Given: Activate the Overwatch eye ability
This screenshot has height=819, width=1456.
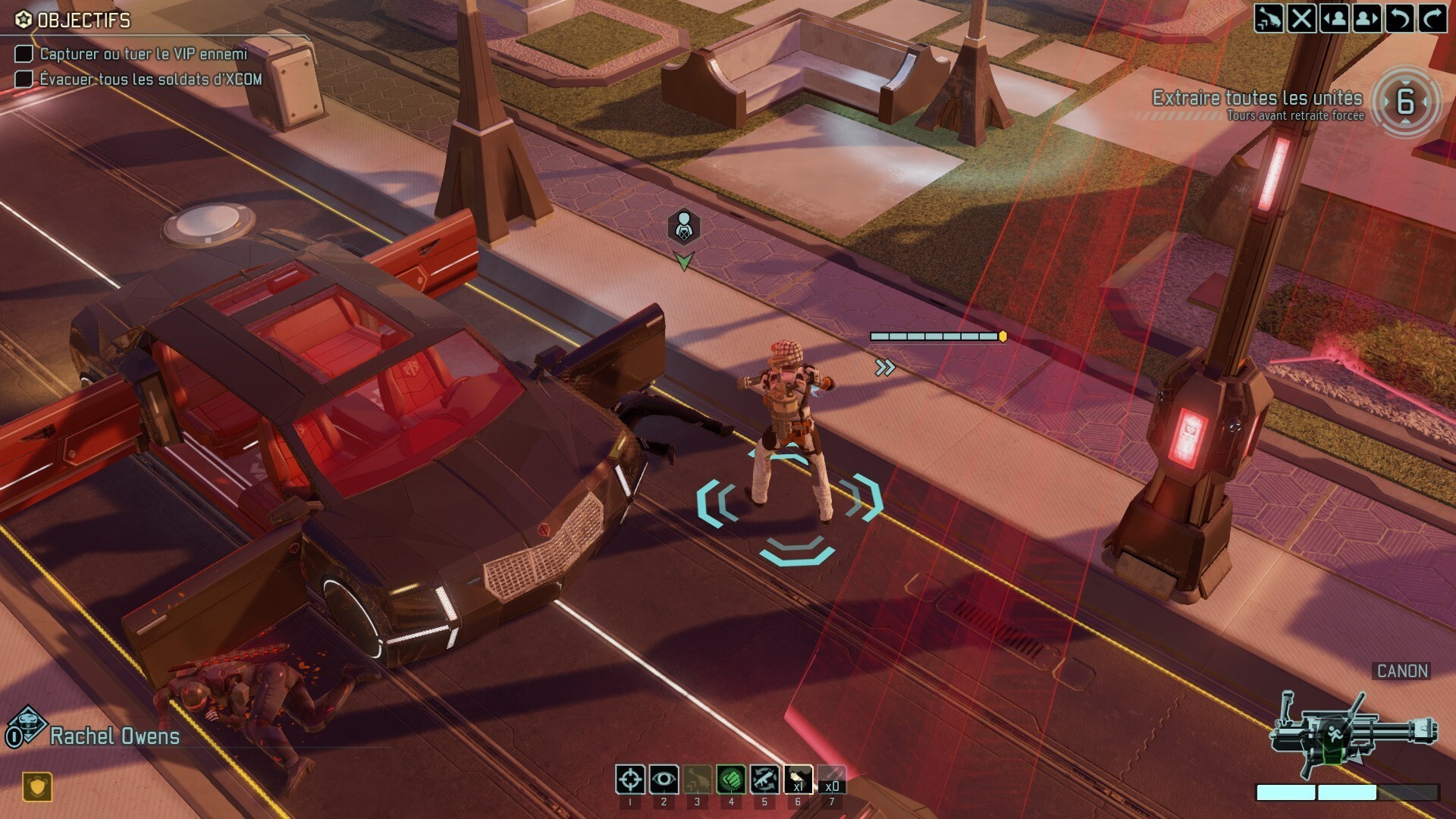Looking at the screenshot, I should [x=664, y=779].
